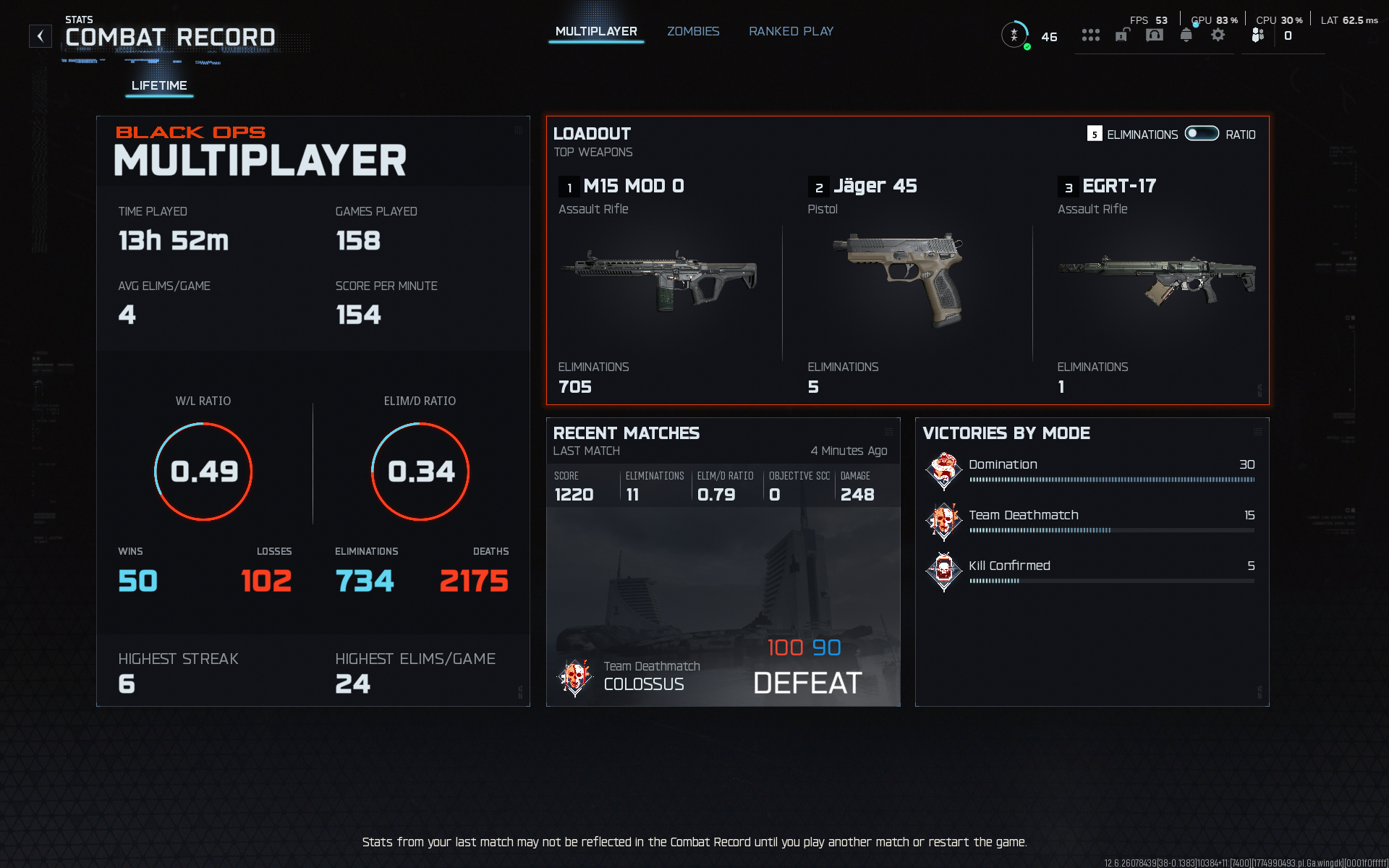This screenshot has height=868, width=1389.
Task: Choose the Lifetime stats tab
Action: point(159,85)
